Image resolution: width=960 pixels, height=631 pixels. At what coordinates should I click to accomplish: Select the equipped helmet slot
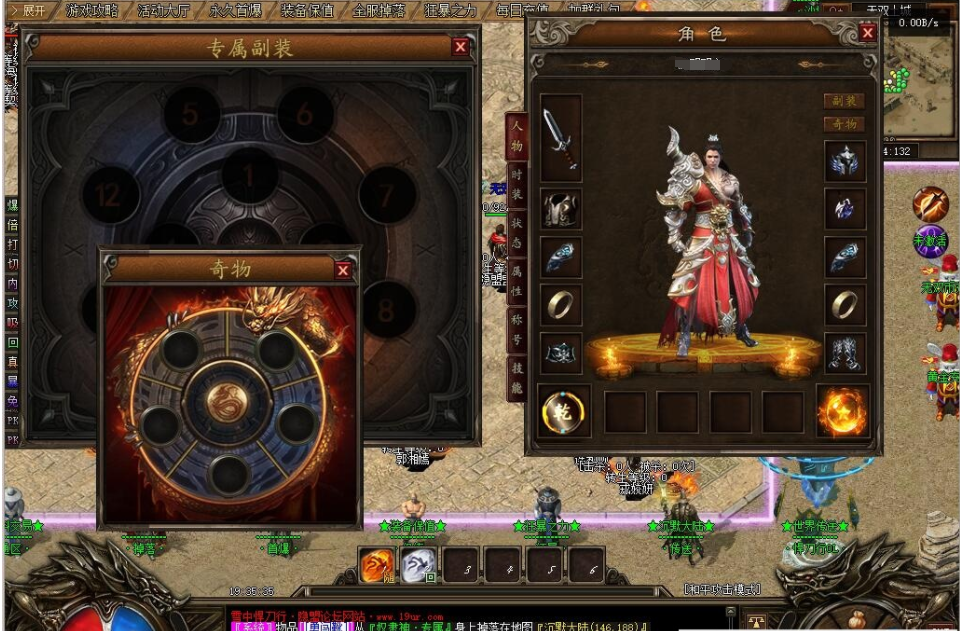(x=845, y=161)
